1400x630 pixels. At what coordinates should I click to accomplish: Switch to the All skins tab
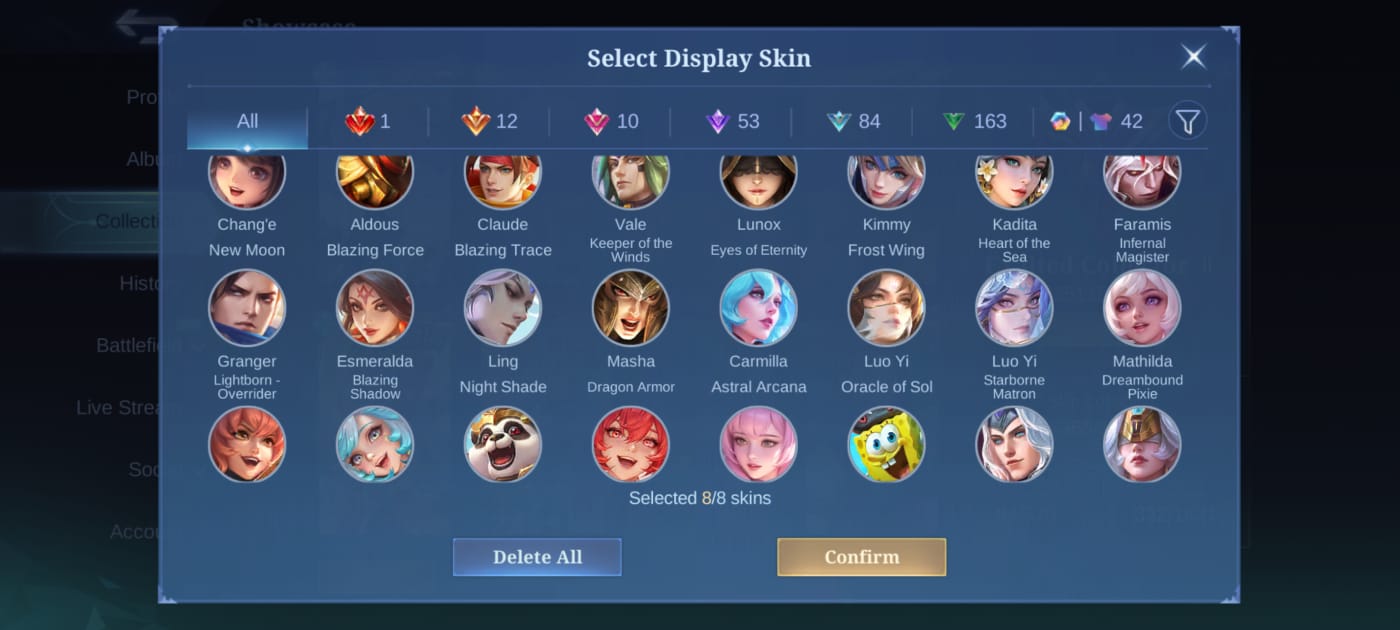pyautogui.click(x=247, y=122)
